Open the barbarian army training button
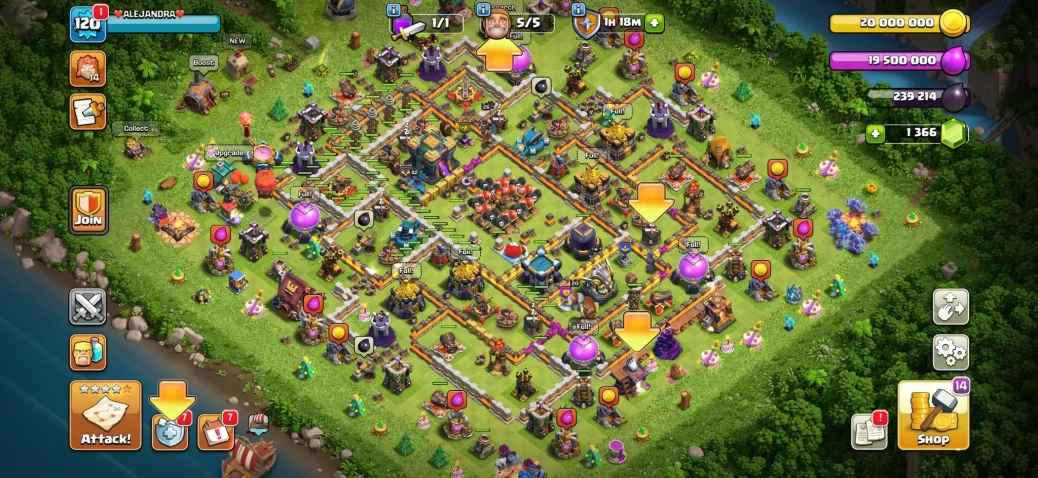This screenshot has height=478, width=1038. [x=88, y=352]
